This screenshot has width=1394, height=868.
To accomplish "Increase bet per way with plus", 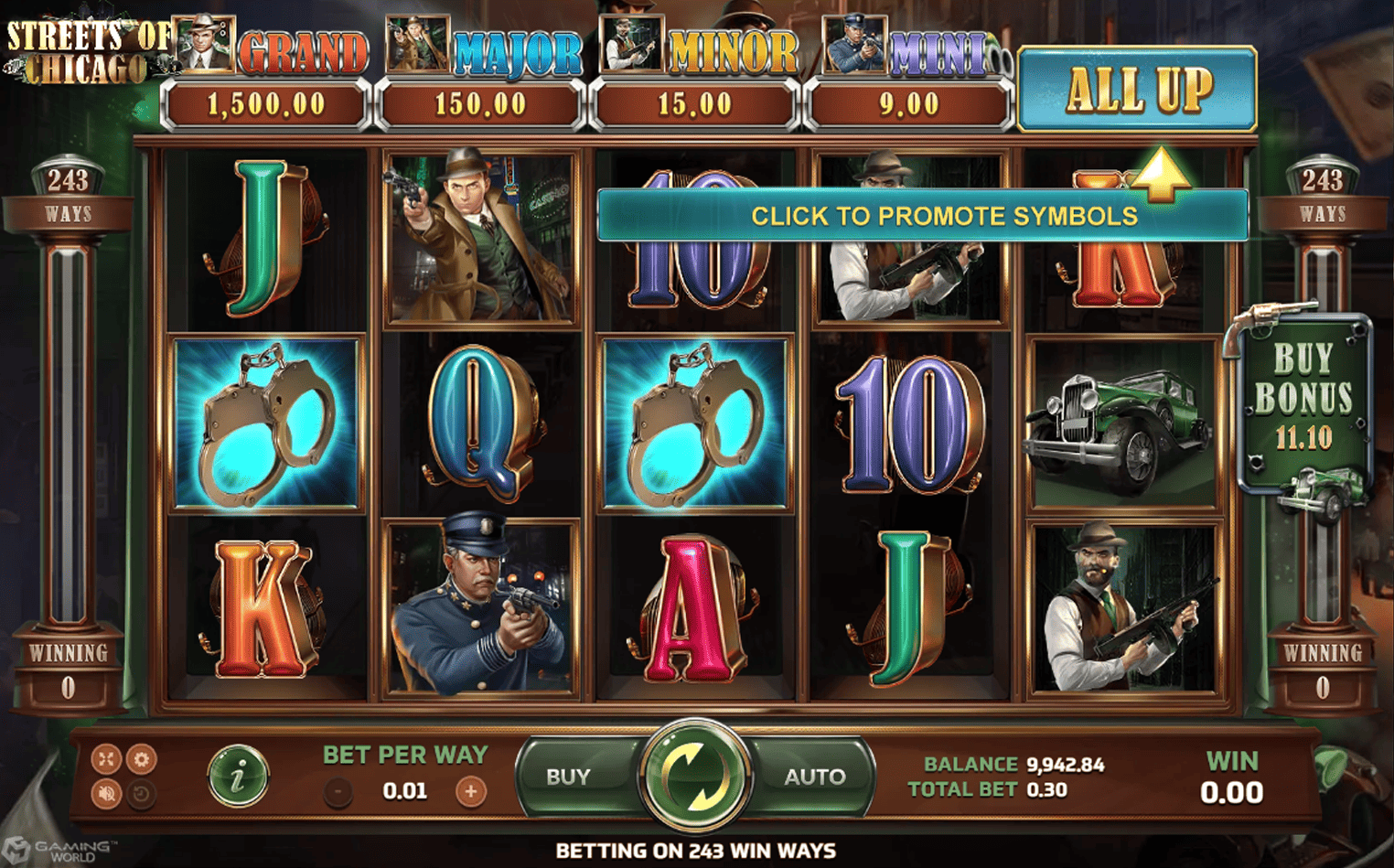I will tap(471, 791).
